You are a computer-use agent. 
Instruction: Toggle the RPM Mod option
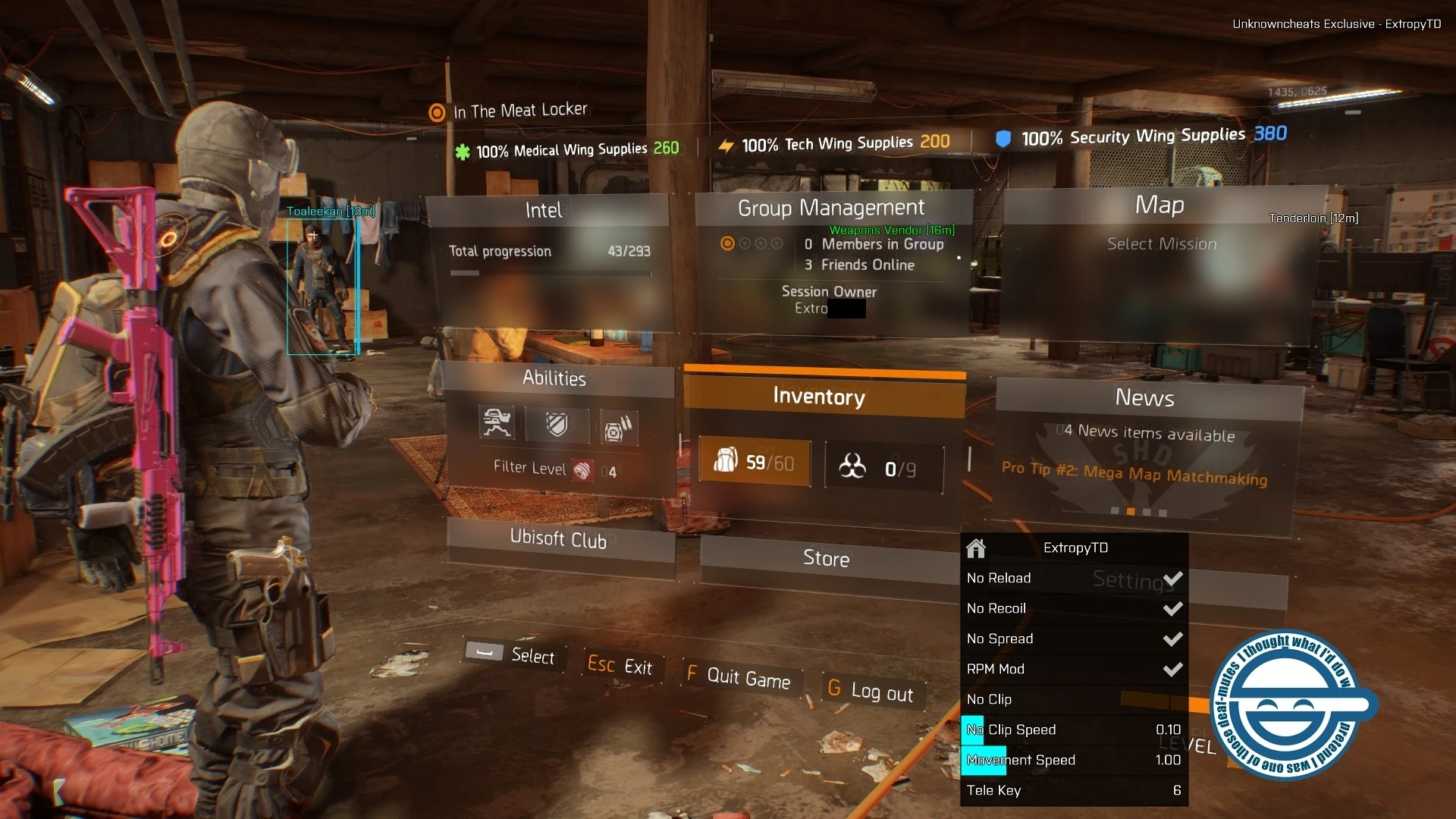1172,669
